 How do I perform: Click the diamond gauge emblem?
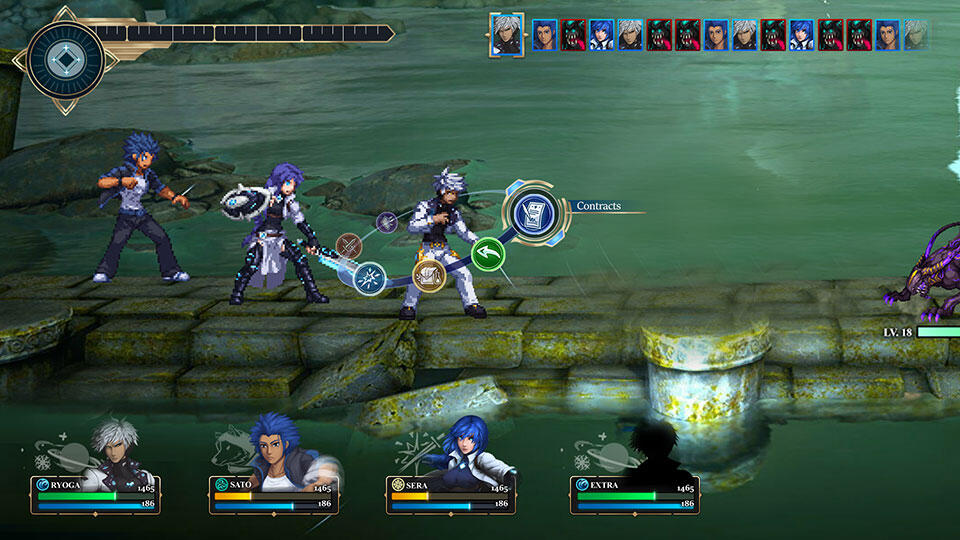coord(66,59)
